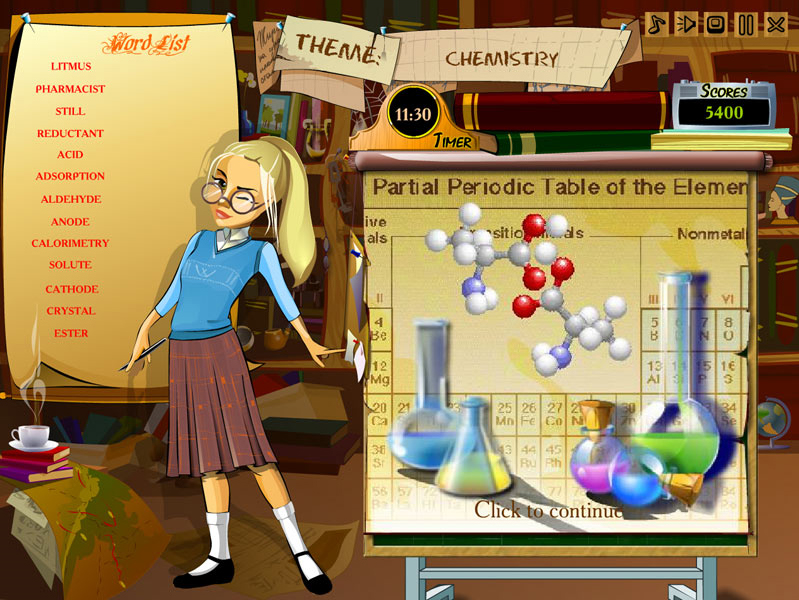This screenshot has width=799, height=600.
Task: Pause the game with the pause button
Action: click(746, 24)
